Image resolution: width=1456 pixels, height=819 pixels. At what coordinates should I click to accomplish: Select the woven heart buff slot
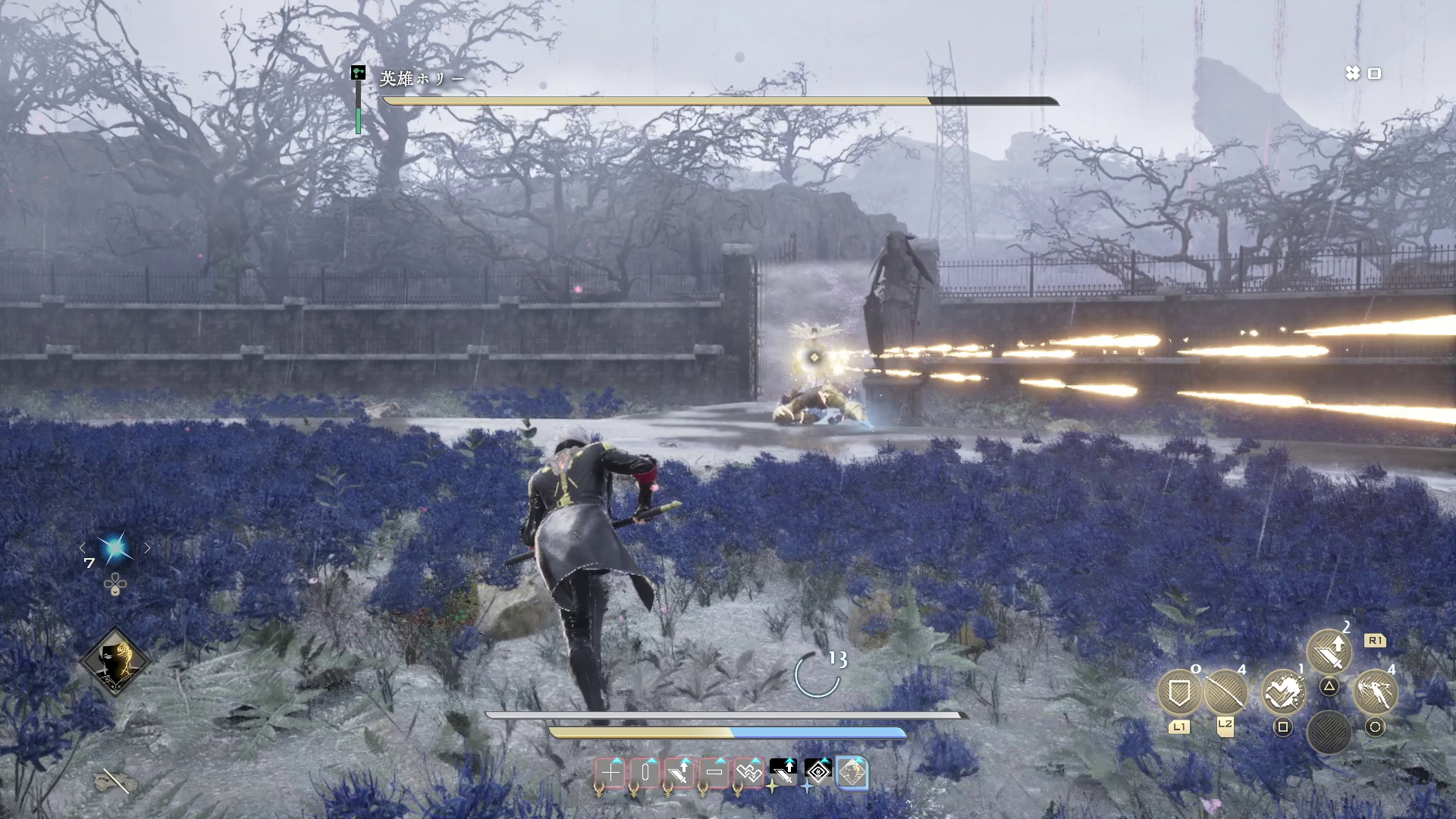[x=749, y=773]
